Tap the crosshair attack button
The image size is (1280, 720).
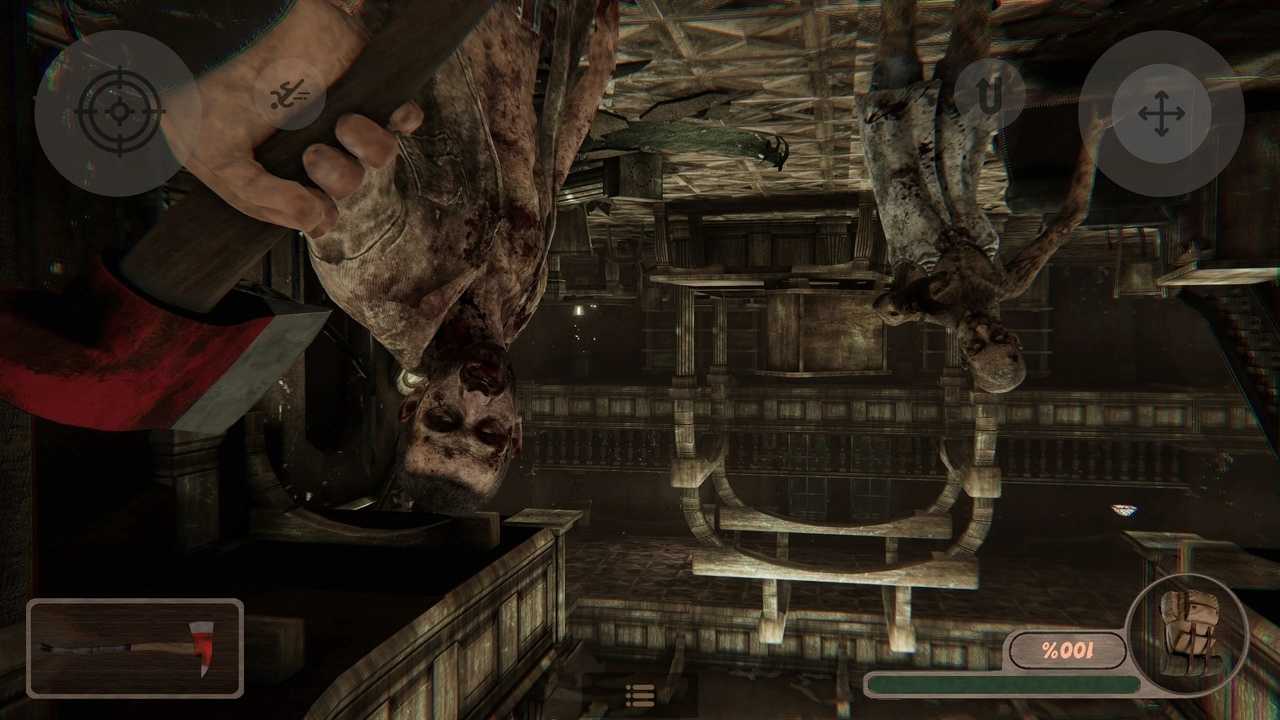click(118, 111)
